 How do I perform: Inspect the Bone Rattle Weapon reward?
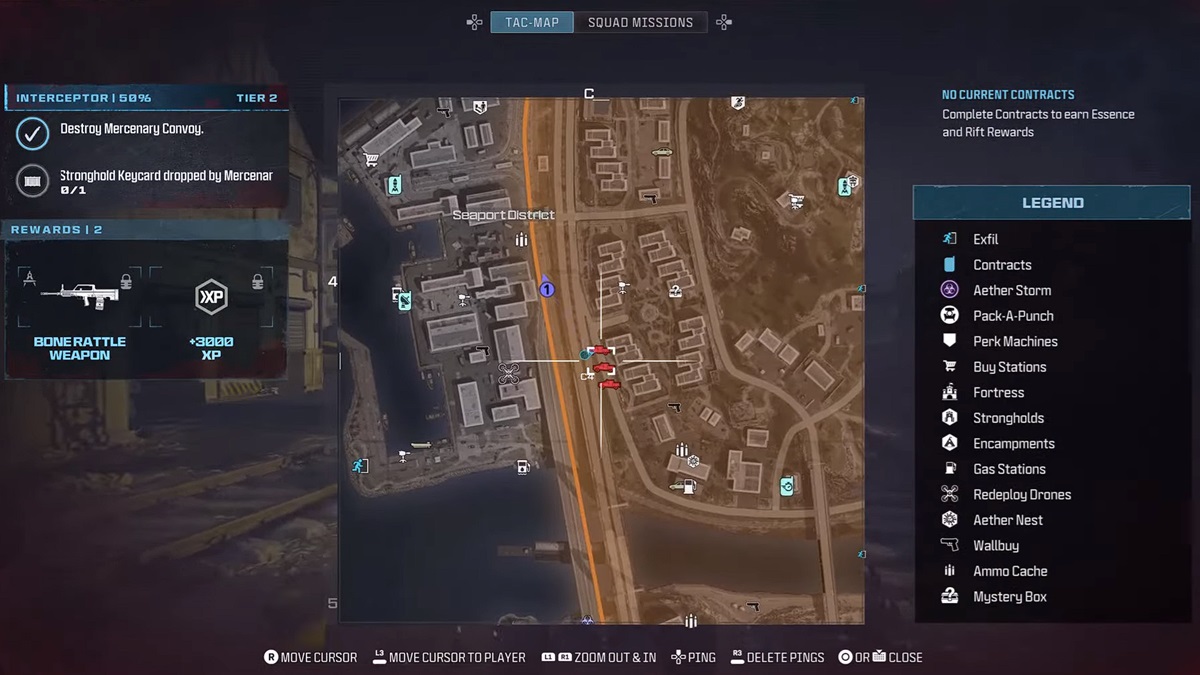pos(79,311)
